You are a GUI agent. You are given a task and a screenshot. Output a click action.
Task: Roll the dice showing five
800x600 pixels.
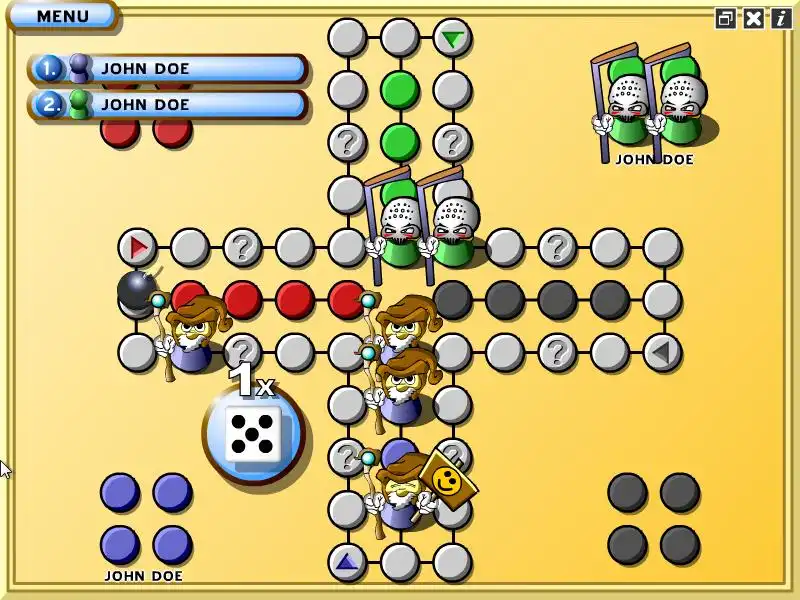coord(252,433)
